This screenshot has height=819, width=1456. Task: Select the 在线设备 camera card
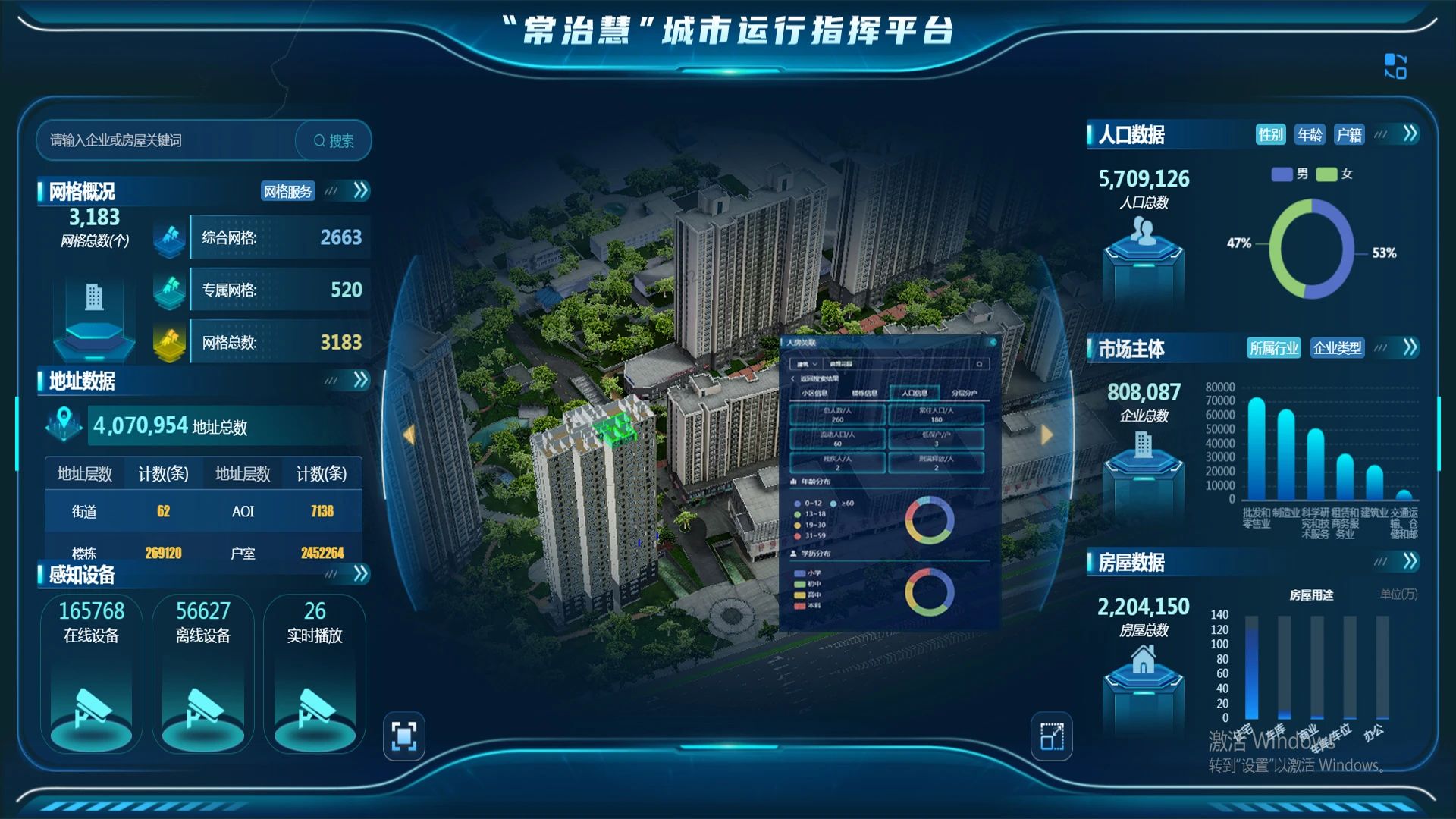(92, 673)
